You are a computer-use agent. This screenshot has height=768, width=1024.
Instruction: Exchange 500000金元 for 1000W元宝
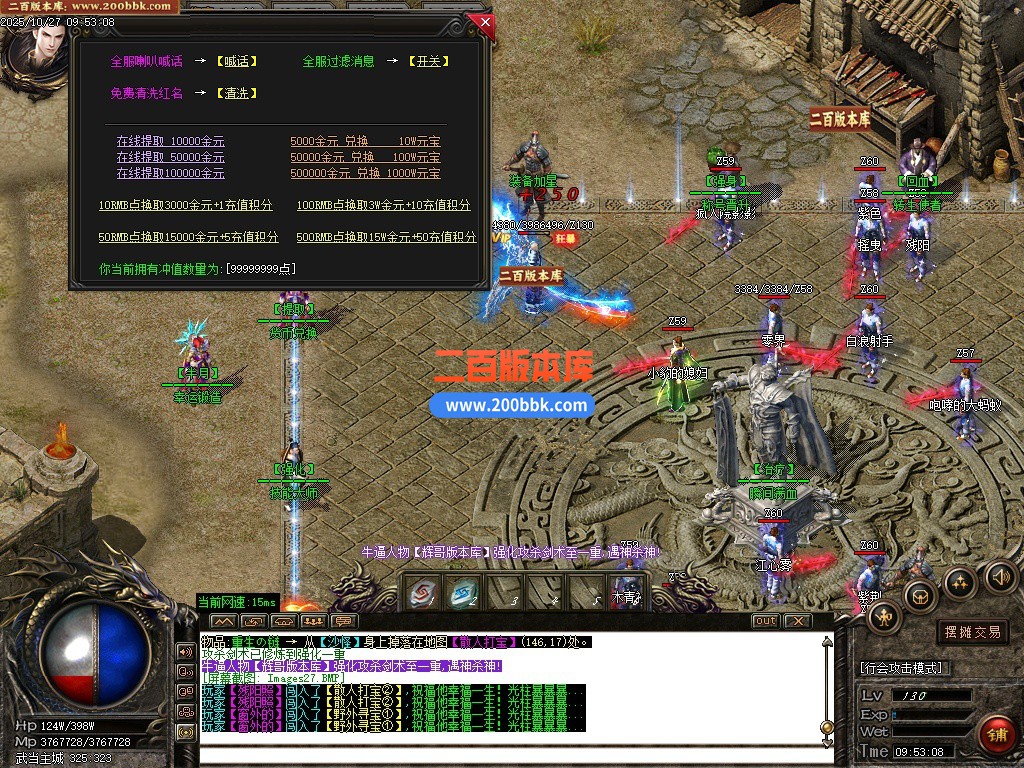click(x=365, y=173)
